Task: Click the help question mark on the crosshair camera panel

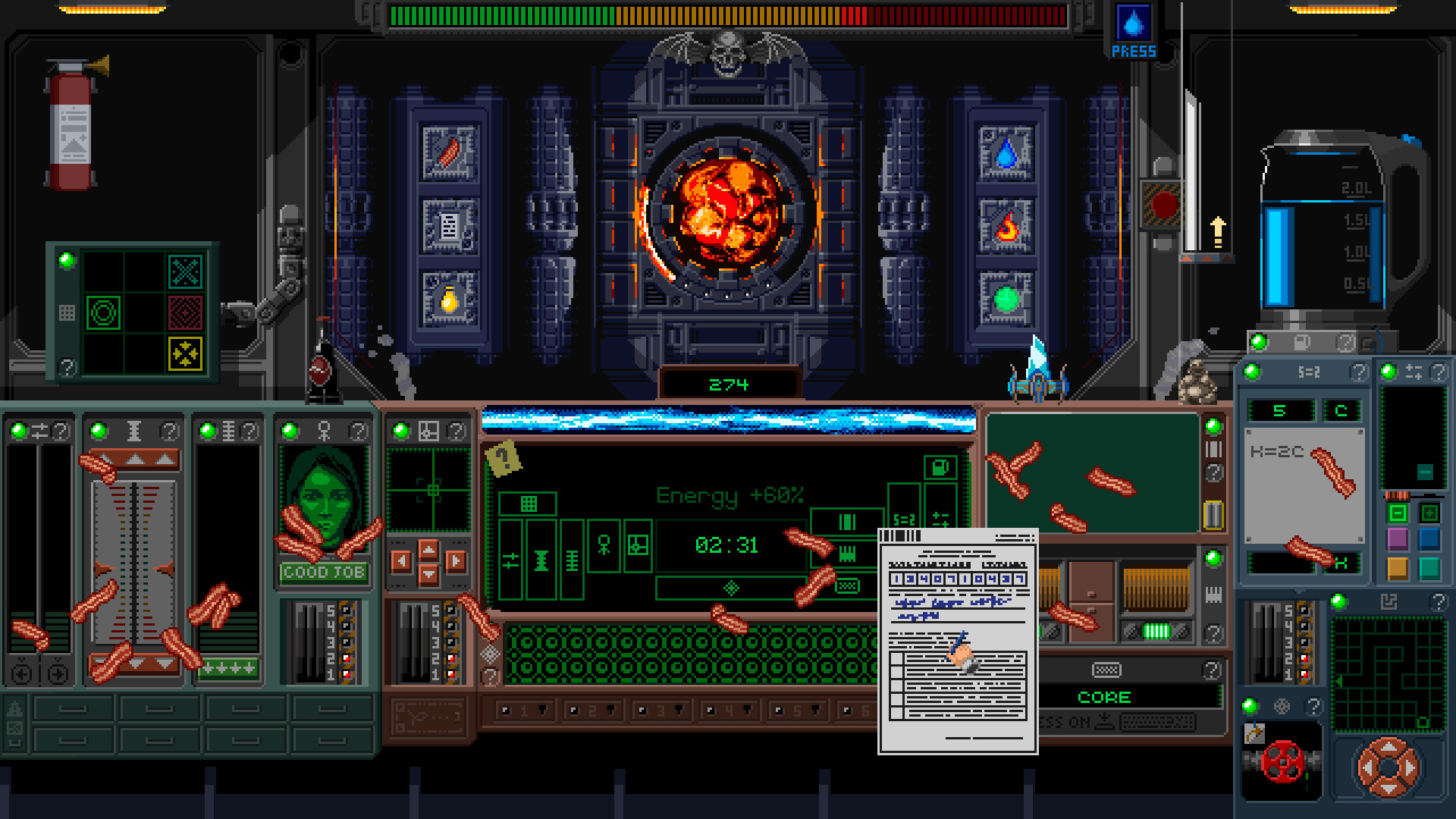Action: pos(456,432)
